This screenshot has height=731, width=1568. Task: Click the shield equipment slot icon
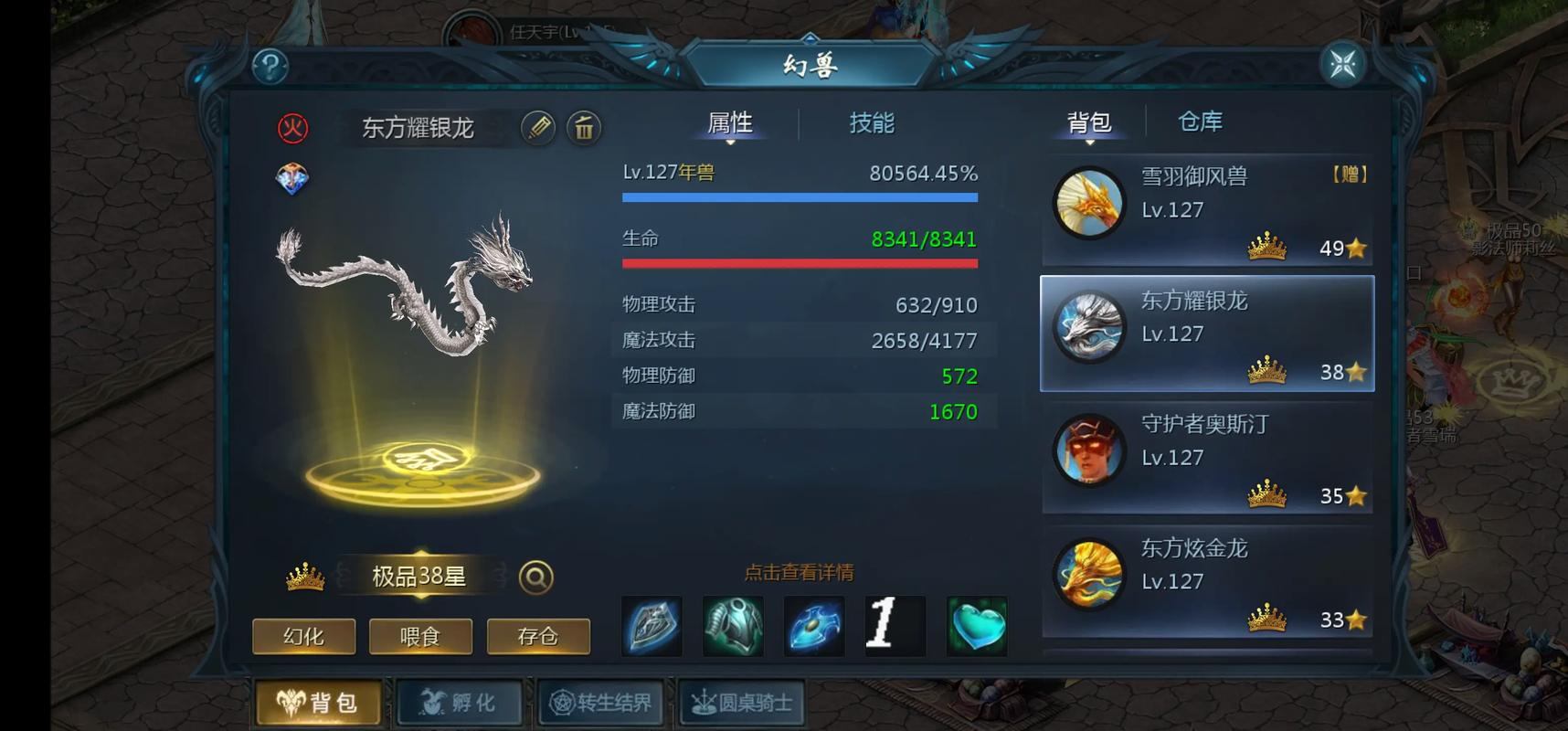(x=652, y=625)
